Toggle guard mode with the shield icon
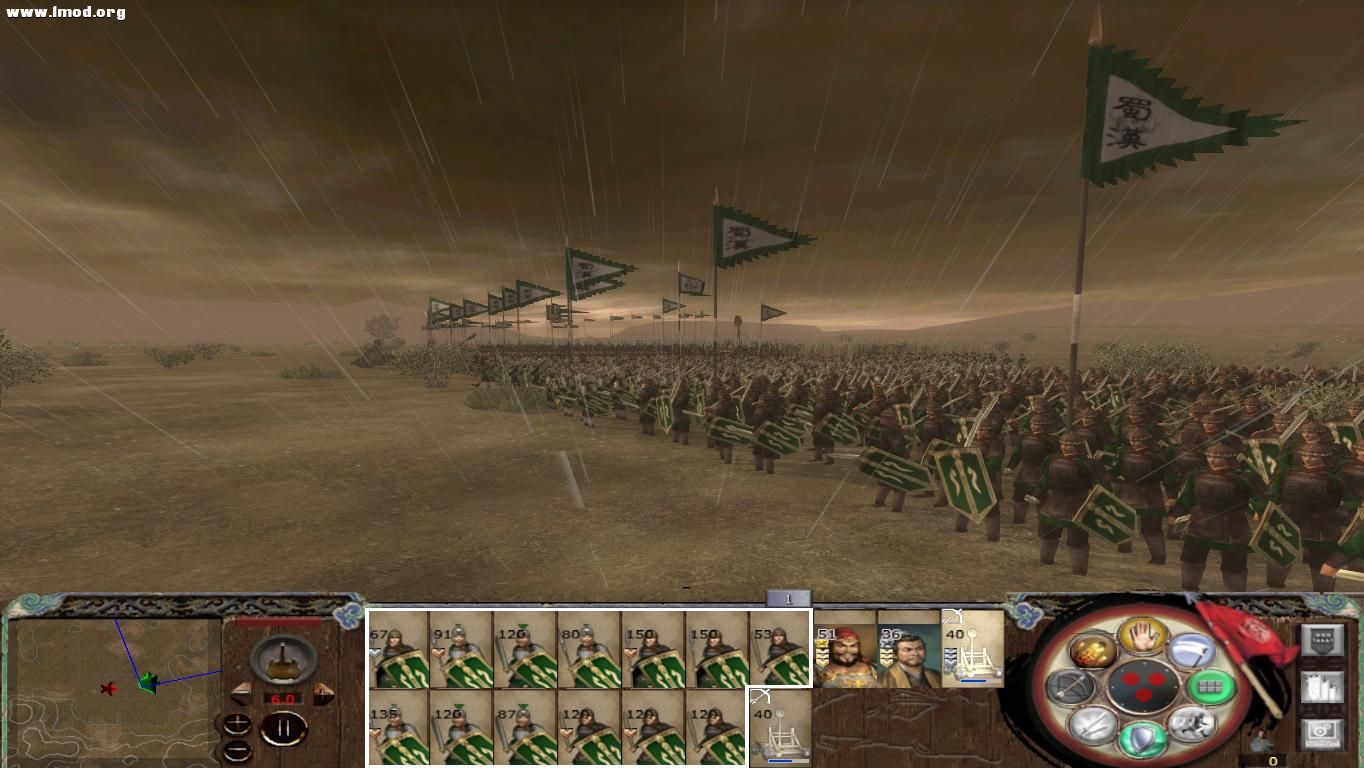Screen dimensions: 1364x768 point(1144,738)
